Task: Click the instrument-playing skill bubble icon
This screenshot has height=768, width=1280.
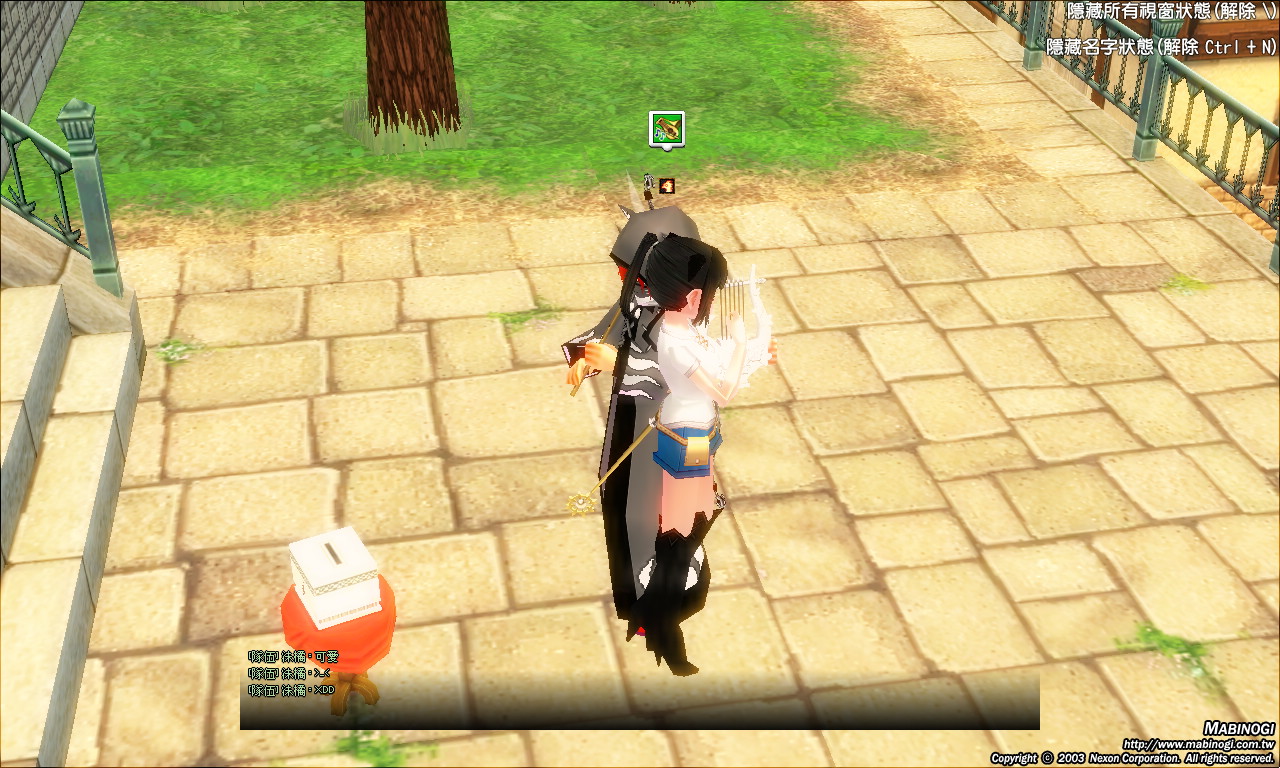Action: [x=666, y=128]
